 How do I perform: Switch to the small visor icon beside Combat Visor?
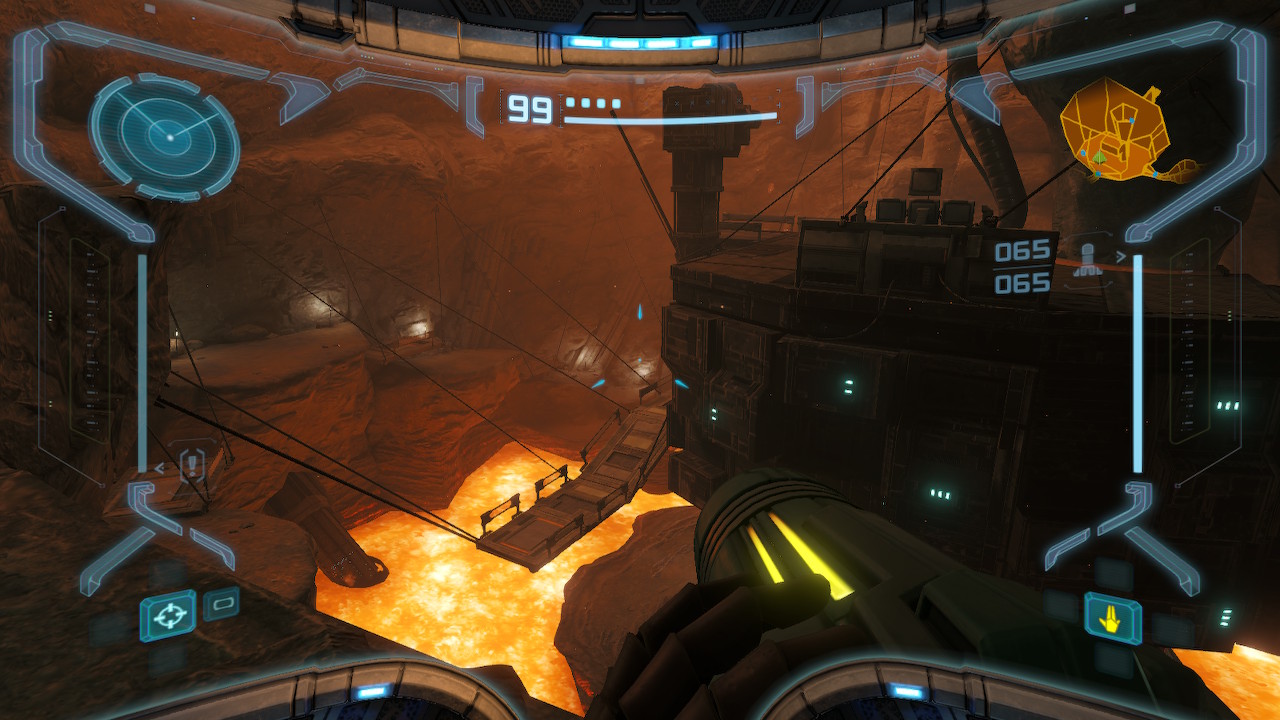click(221, 603)
